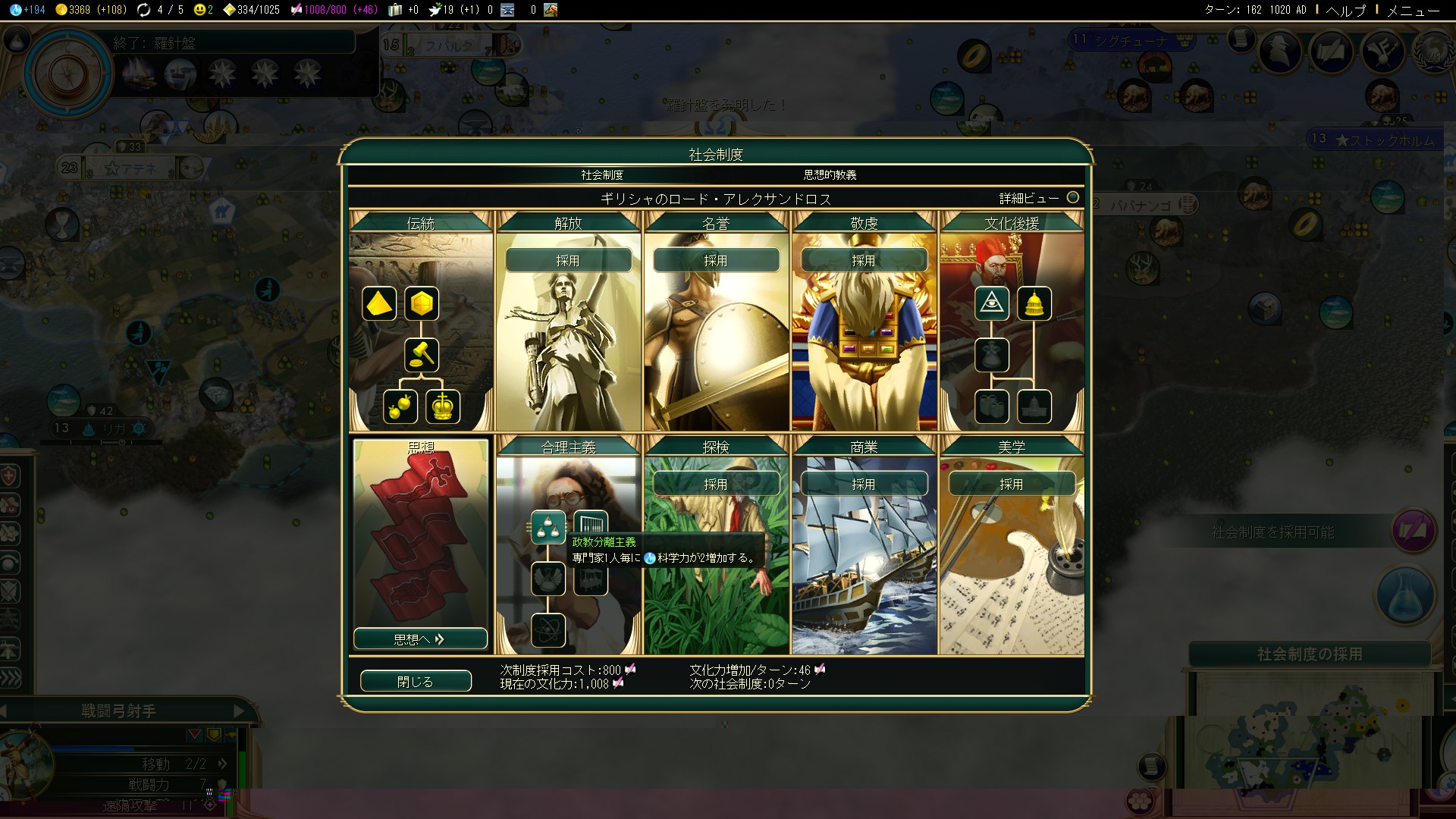Click the 社会制度の採用 action button
Screen dimensions: 1456x819
coord(1310,654)
